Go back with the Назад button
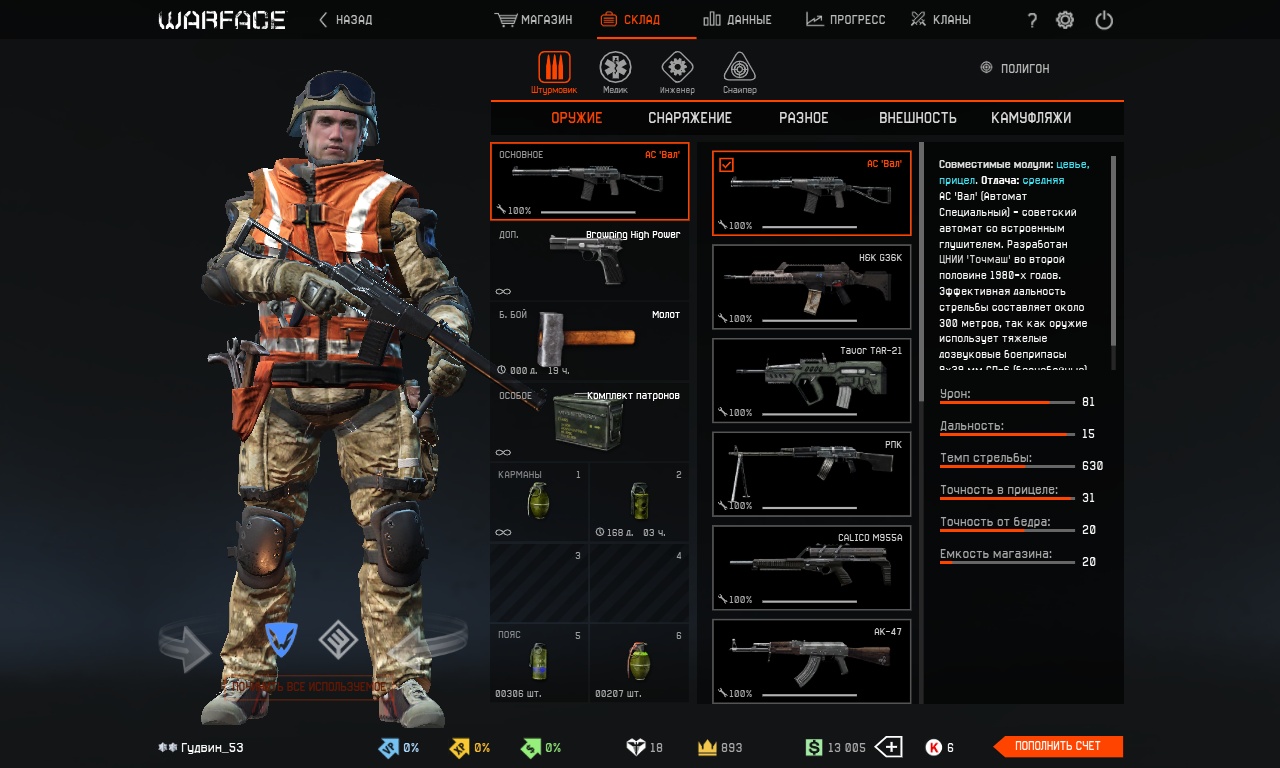The height and width of the screenshot is (768, 1280). pyautogui.click(x=346, y=20)
